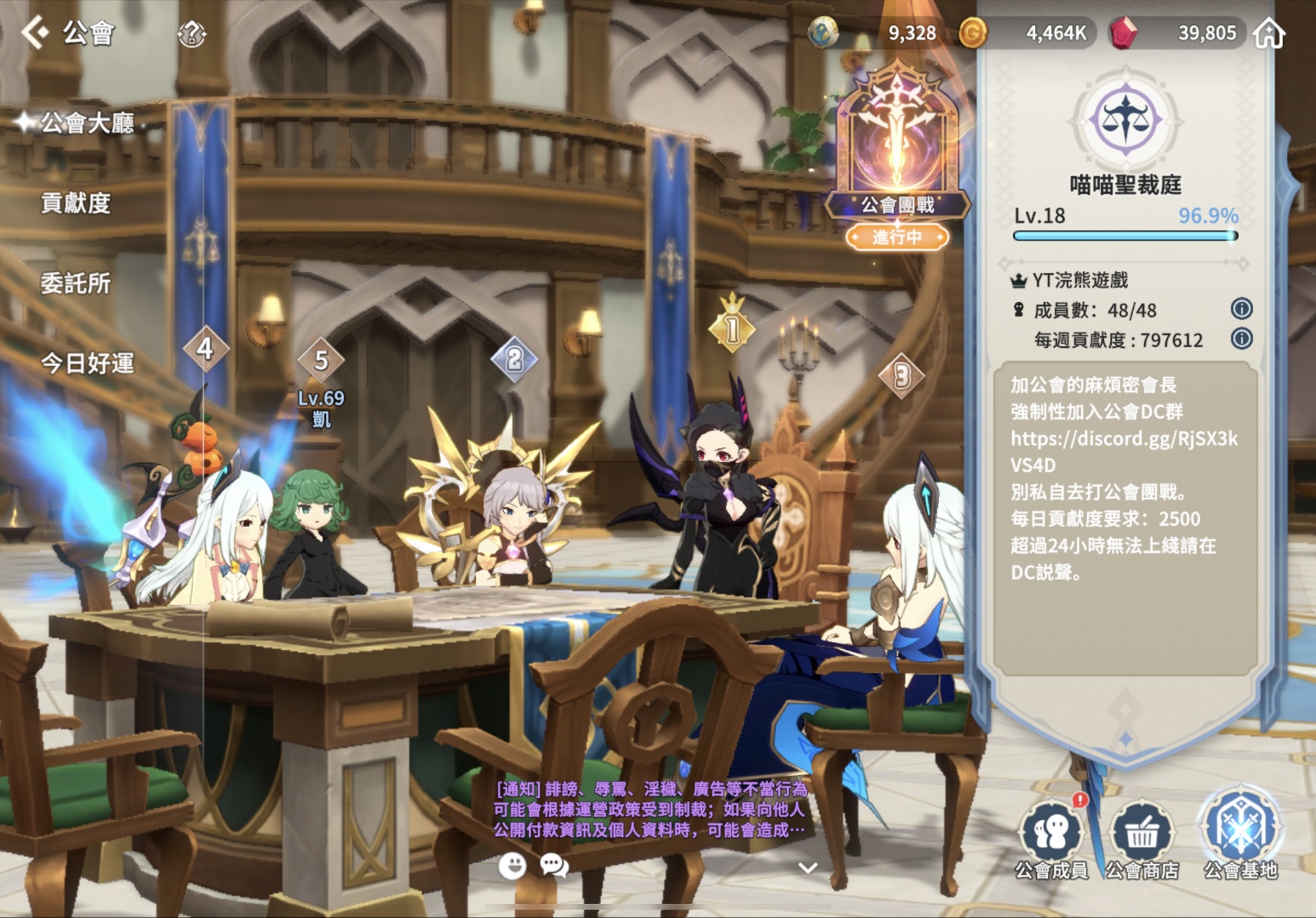This screenshot has width=1316, height=918.
Task: Show member count info next to 成員數
Action: (1241, 309)
